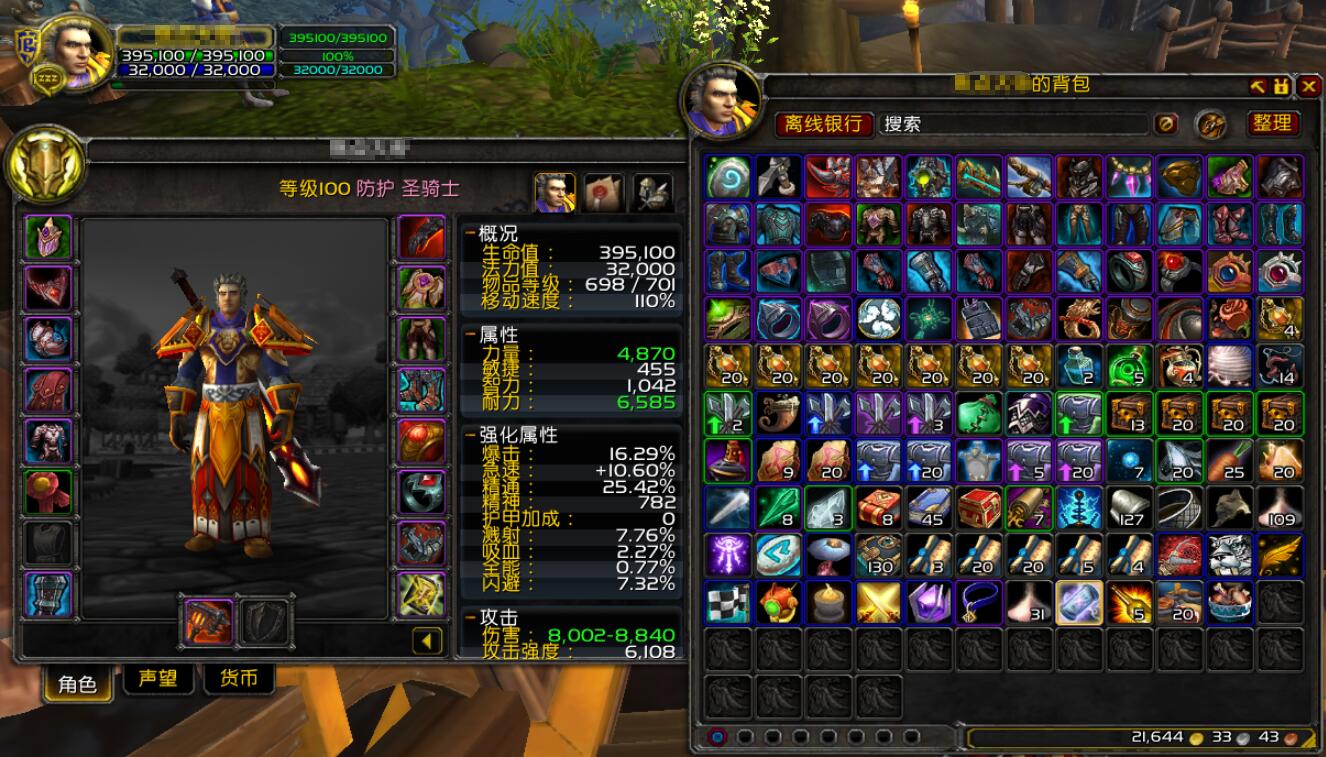Select the checkered flag item in bag
Viewport: 1326px width, 757px height.
[729, 603]
